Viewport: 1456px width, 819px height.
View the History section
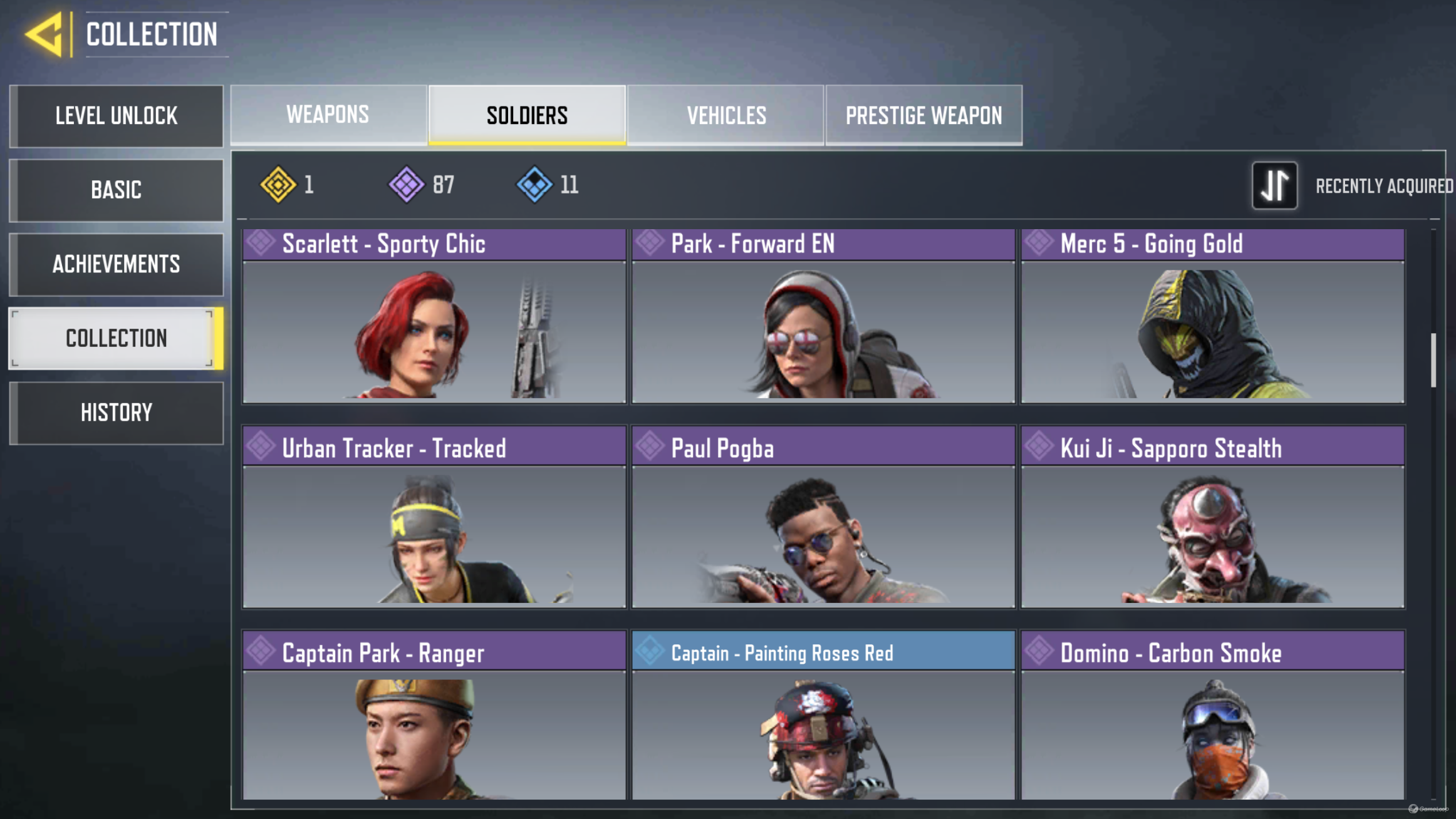tap(117, 413)
